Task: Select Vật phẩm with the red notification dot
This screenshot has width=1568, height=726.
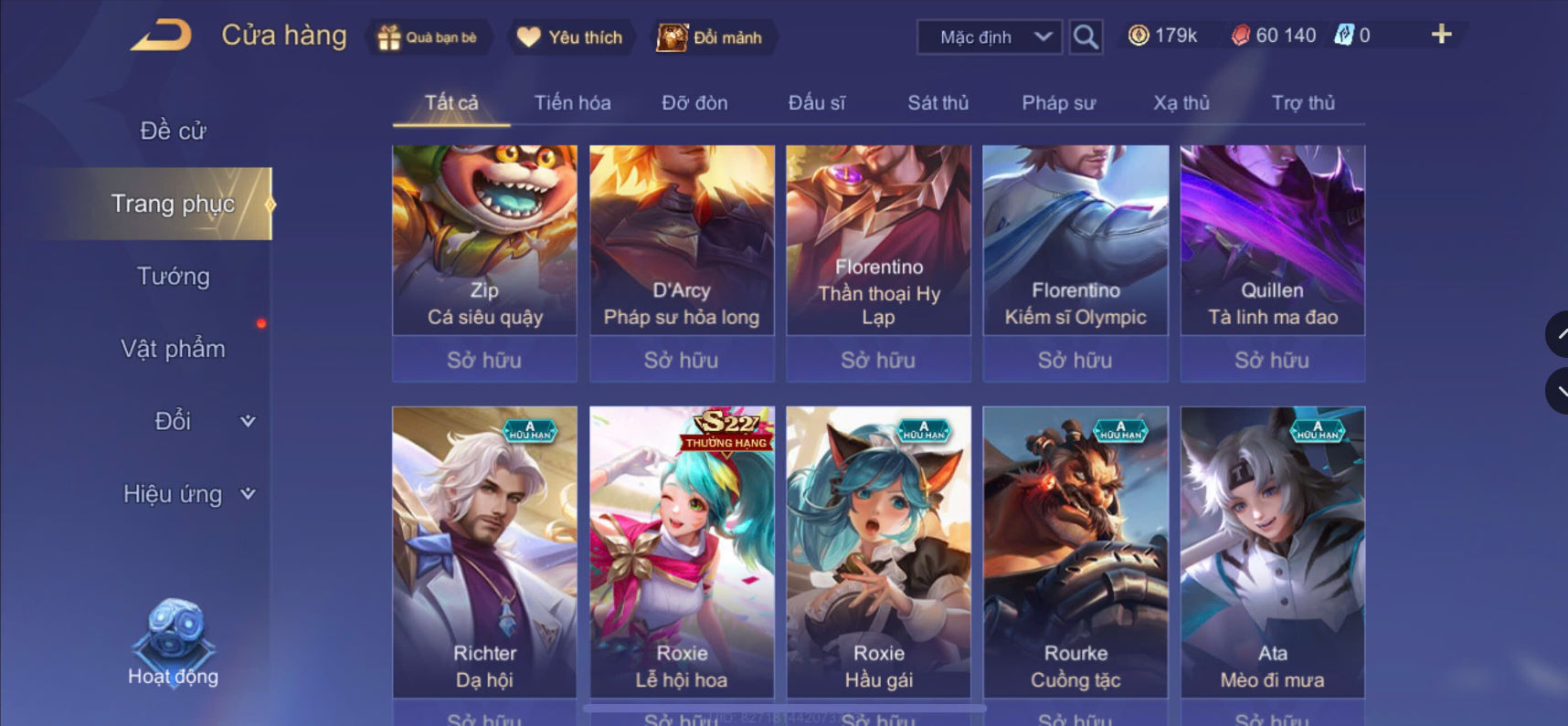Action: (x=175, y=348)
